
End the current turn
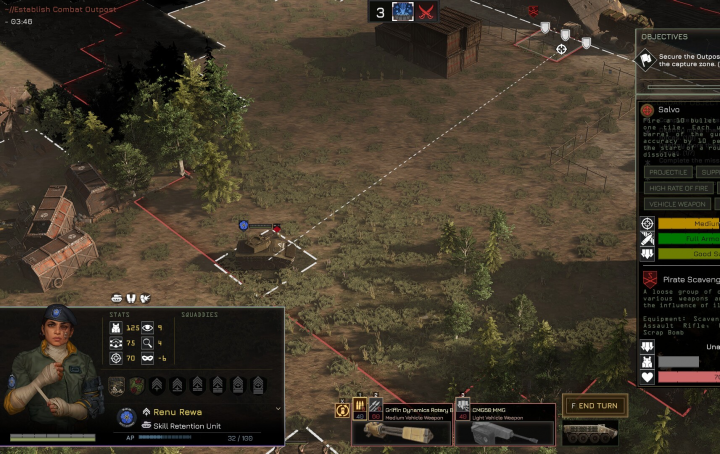(x=594, y=406)
